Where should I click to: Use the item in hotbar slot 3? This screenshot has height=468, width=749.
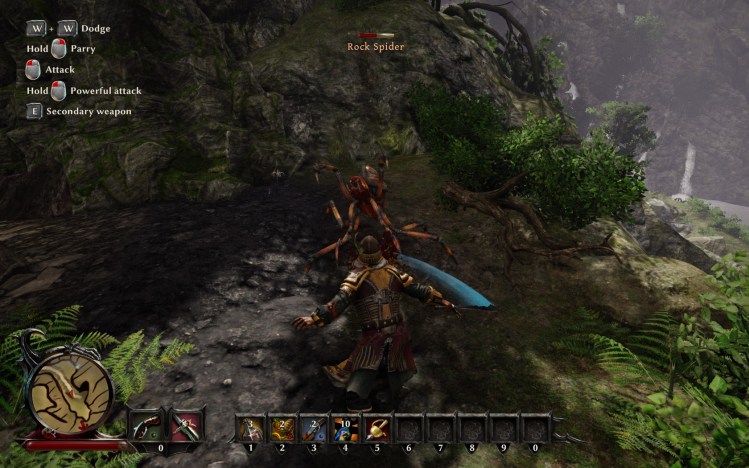coord(314,428)
